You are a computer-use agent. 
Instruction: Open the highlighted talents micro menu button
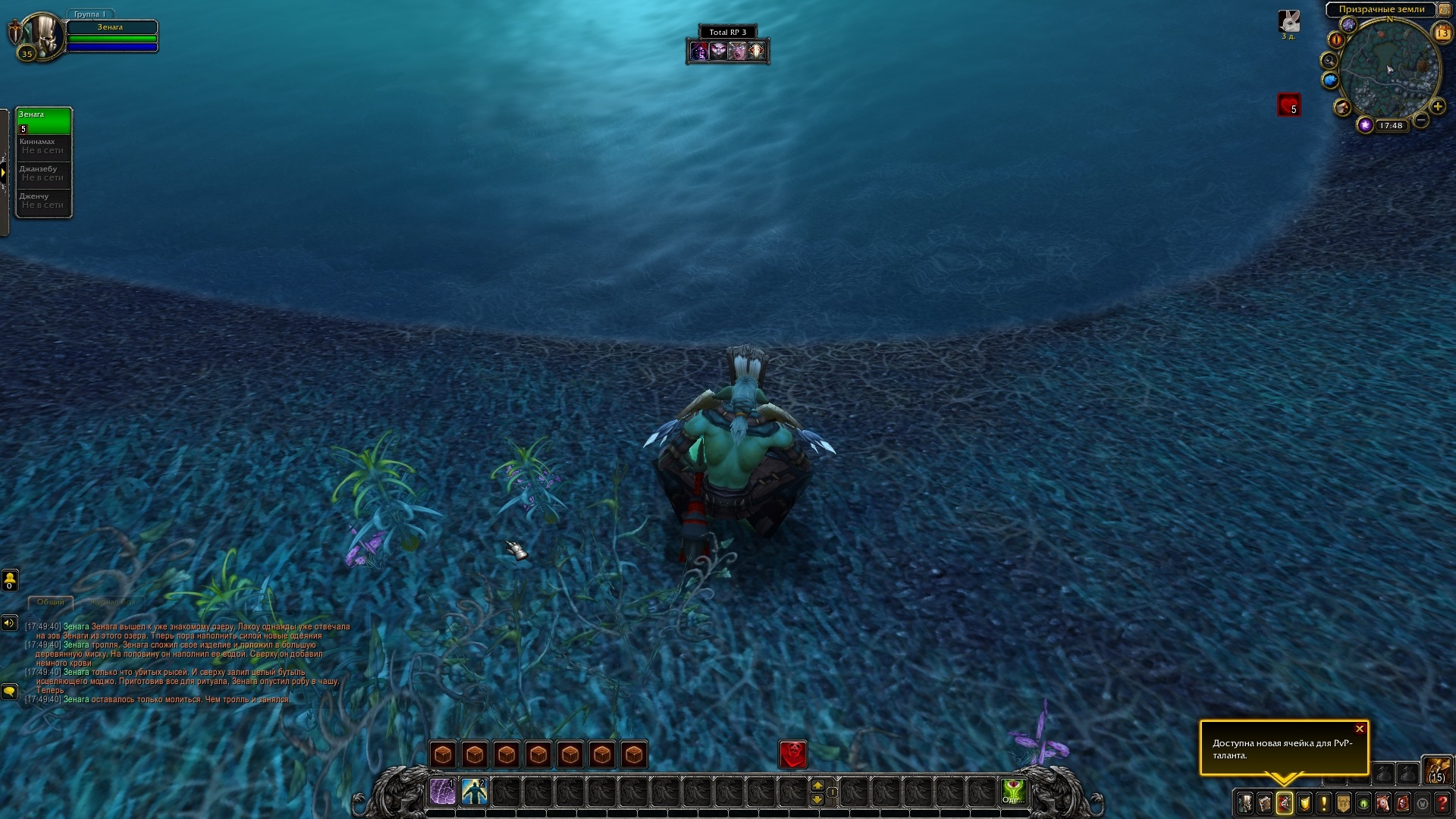tap(1285, 802)
